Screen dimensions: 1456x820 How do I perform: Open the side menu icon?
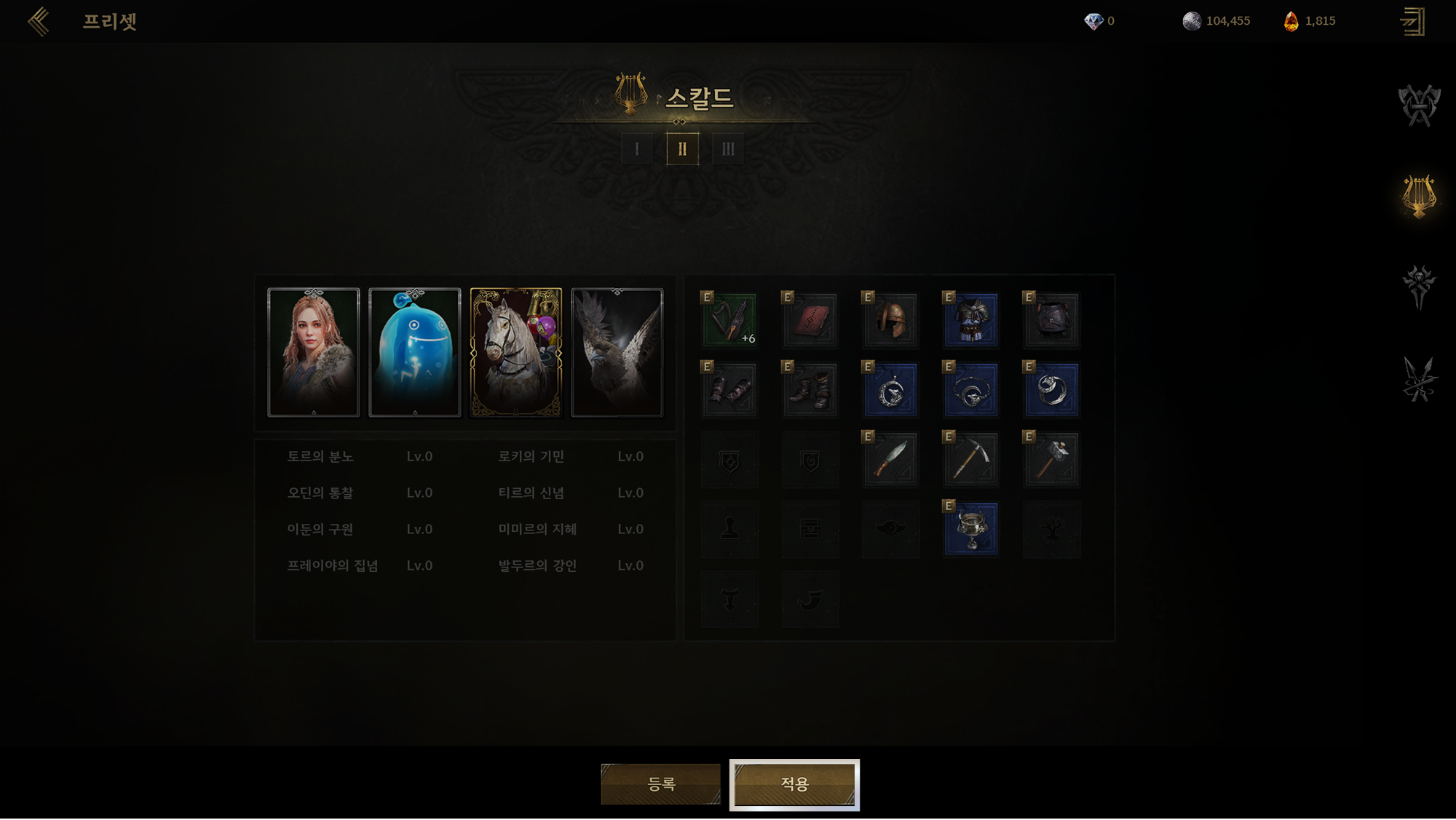(1413, 21)
